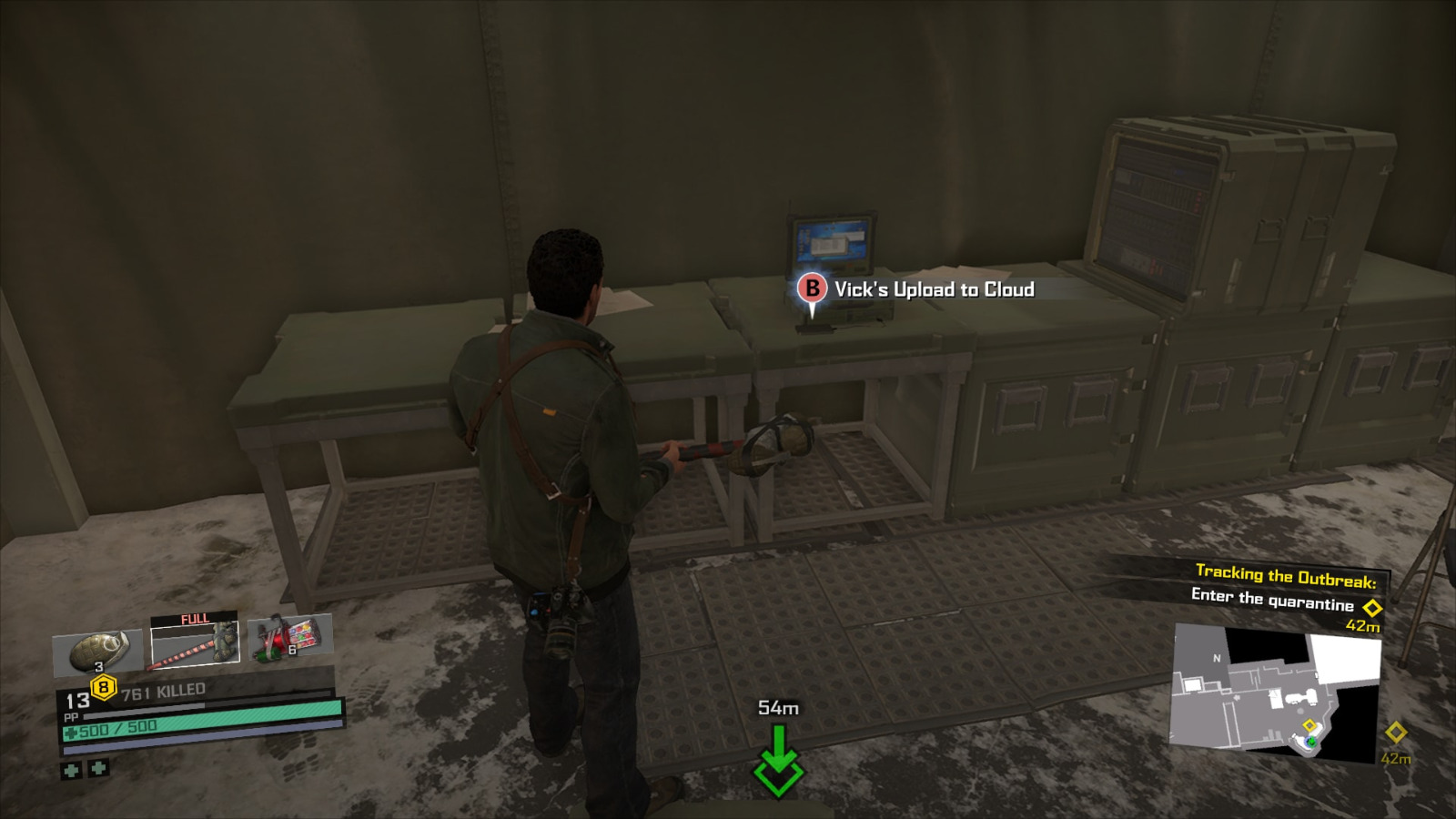Open the minimap thumbnail
1456x819 pixels.
point(1276,686)
